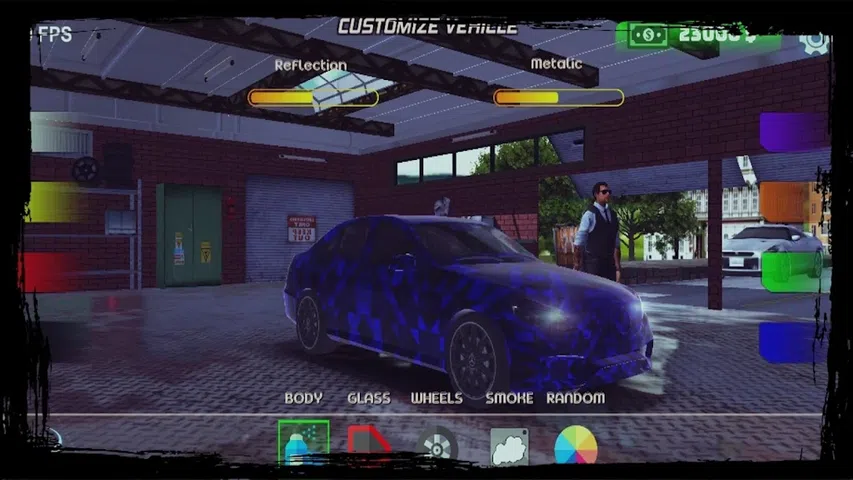Tap the green cash balance button
This screenshot has width=853, height=480.
point(697,36)
